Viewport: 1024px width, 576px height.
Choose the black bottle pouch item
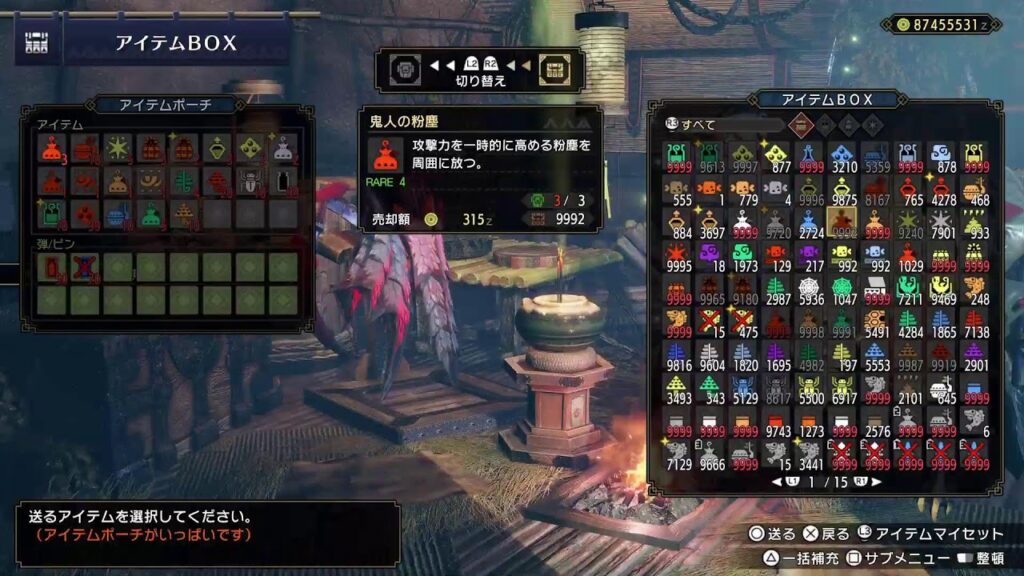(283, 181)
